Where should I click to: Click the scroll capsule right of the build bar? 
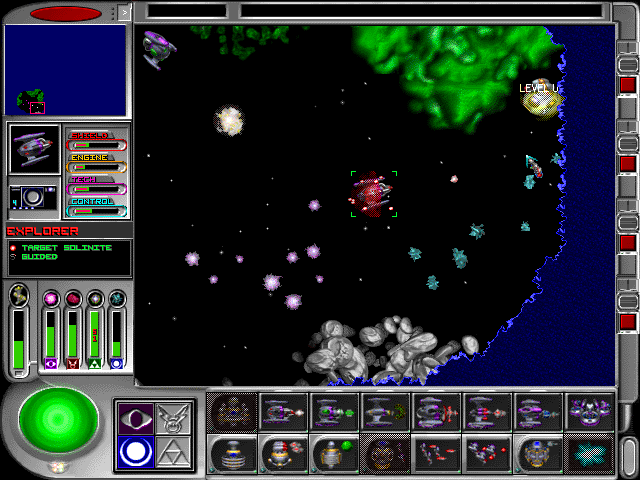[626, 448]
